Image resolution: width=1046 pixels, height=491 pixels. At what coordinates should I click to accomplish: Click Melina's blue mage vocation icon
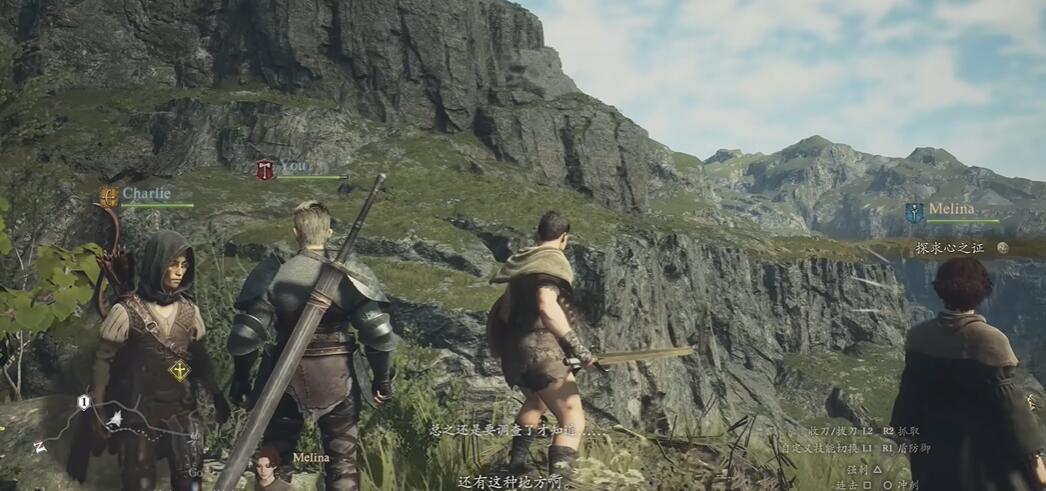914,213
